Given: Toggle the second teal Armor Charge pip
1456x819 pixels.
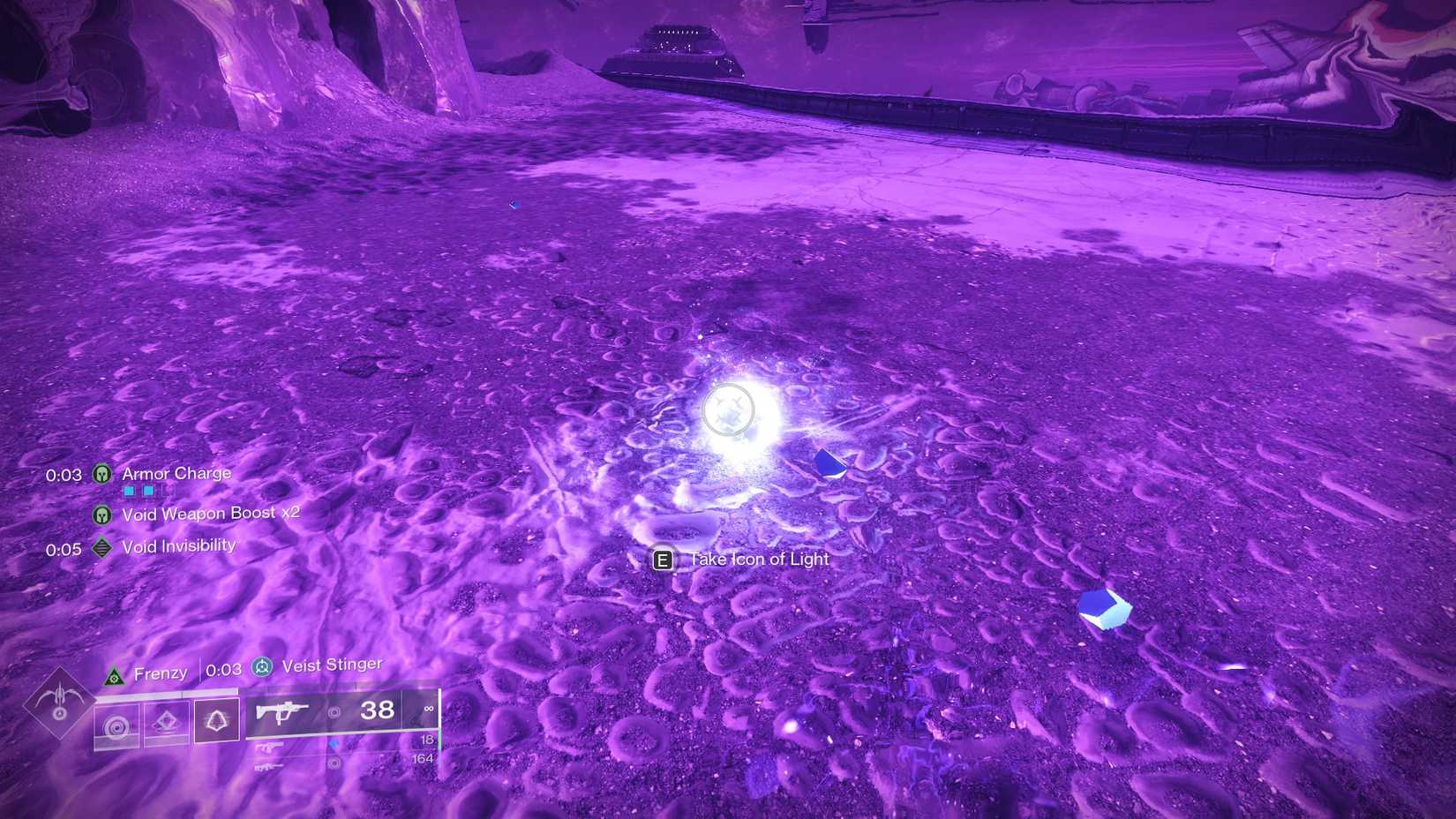Looking at the screenshot, I should coord(147,491).
